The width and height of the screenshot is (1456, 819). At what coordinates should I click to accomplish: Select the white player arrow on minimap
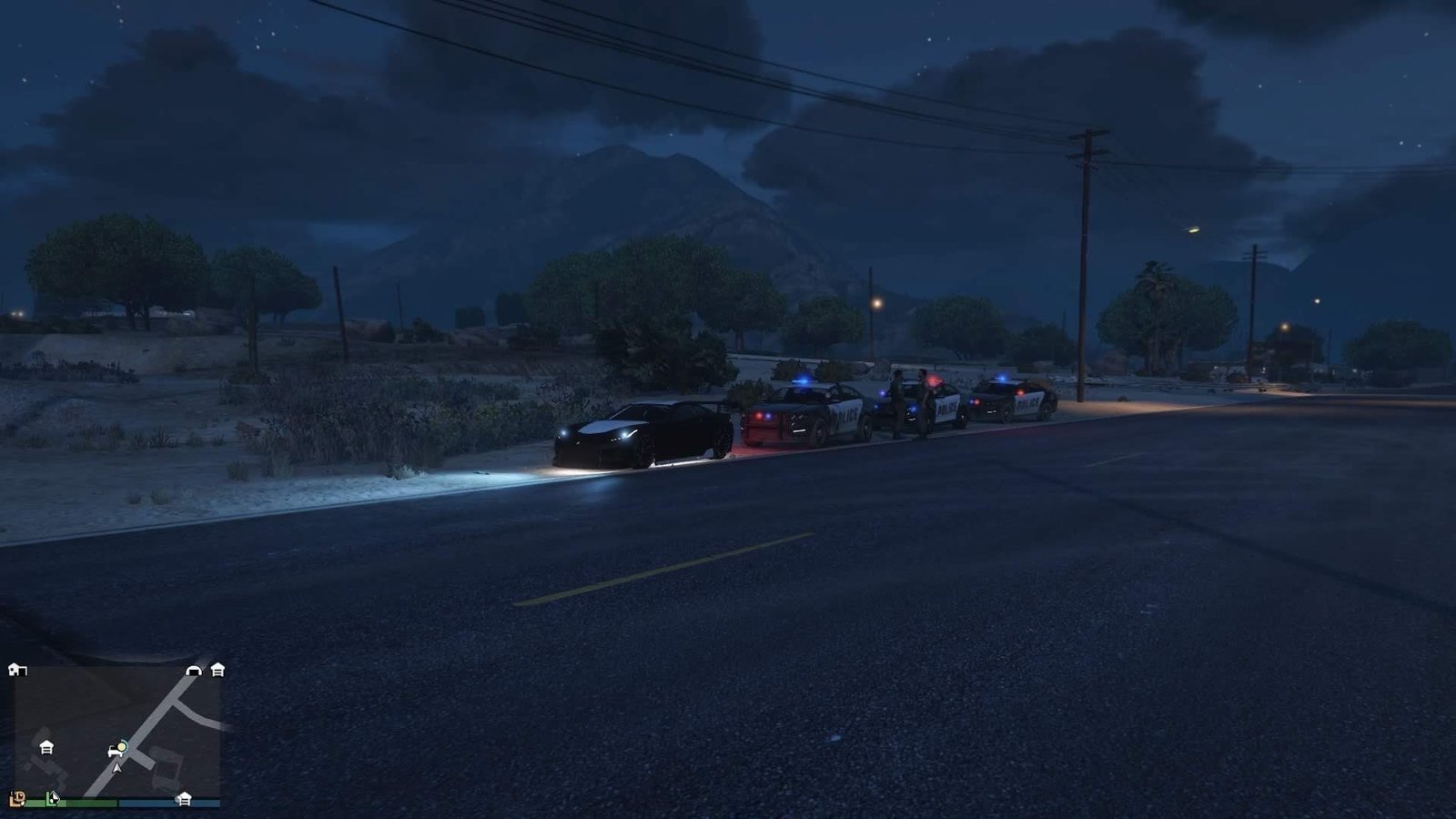click(x=116, y=767)
